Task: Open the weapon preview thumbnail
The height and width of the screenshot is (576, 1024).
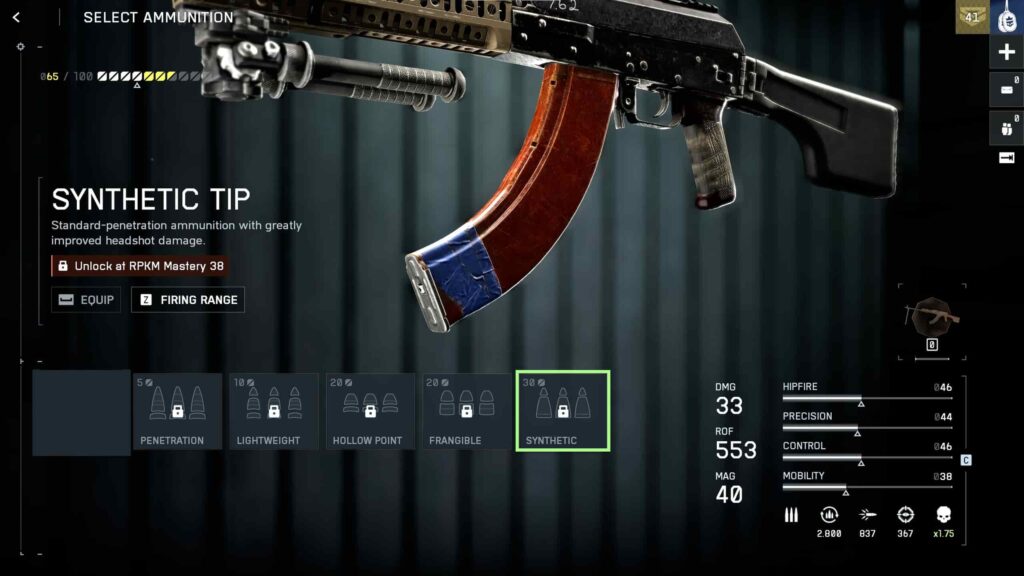Action: click(x=931, y=316)
